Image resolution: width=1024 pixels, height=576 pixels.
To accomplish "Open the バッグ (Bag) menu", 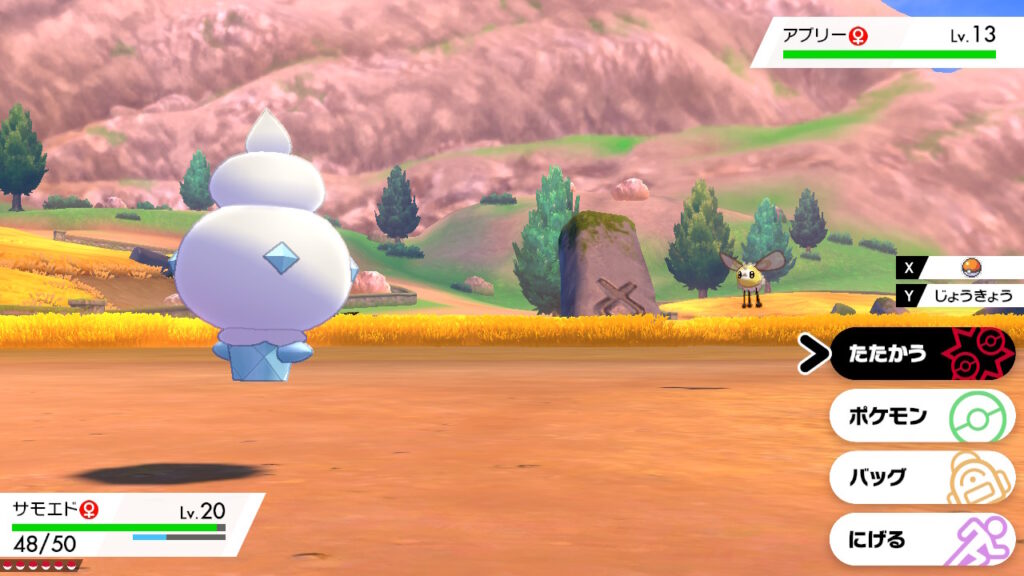I will (920, 478).
